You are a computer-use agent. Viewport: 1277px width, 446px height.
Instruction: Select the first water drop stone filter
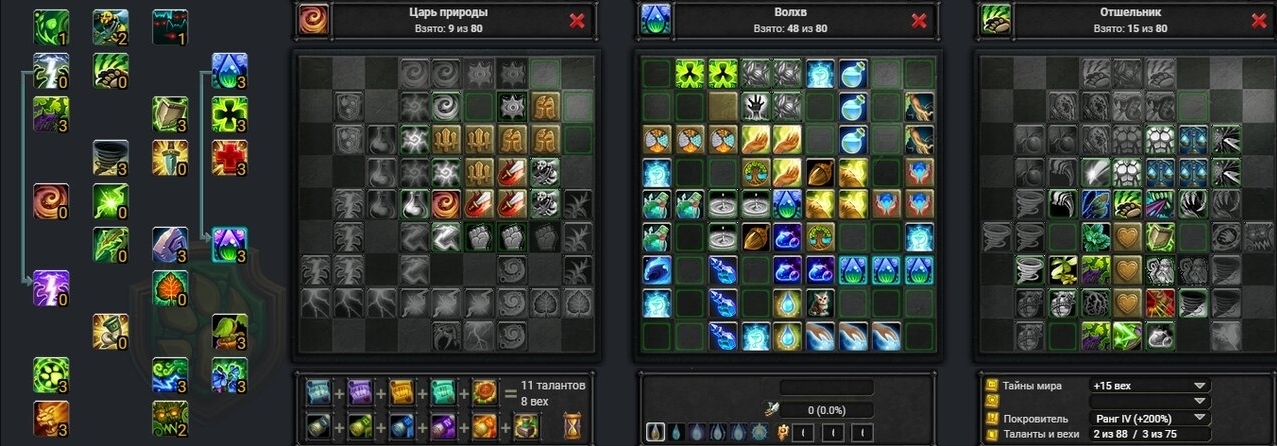655,432
